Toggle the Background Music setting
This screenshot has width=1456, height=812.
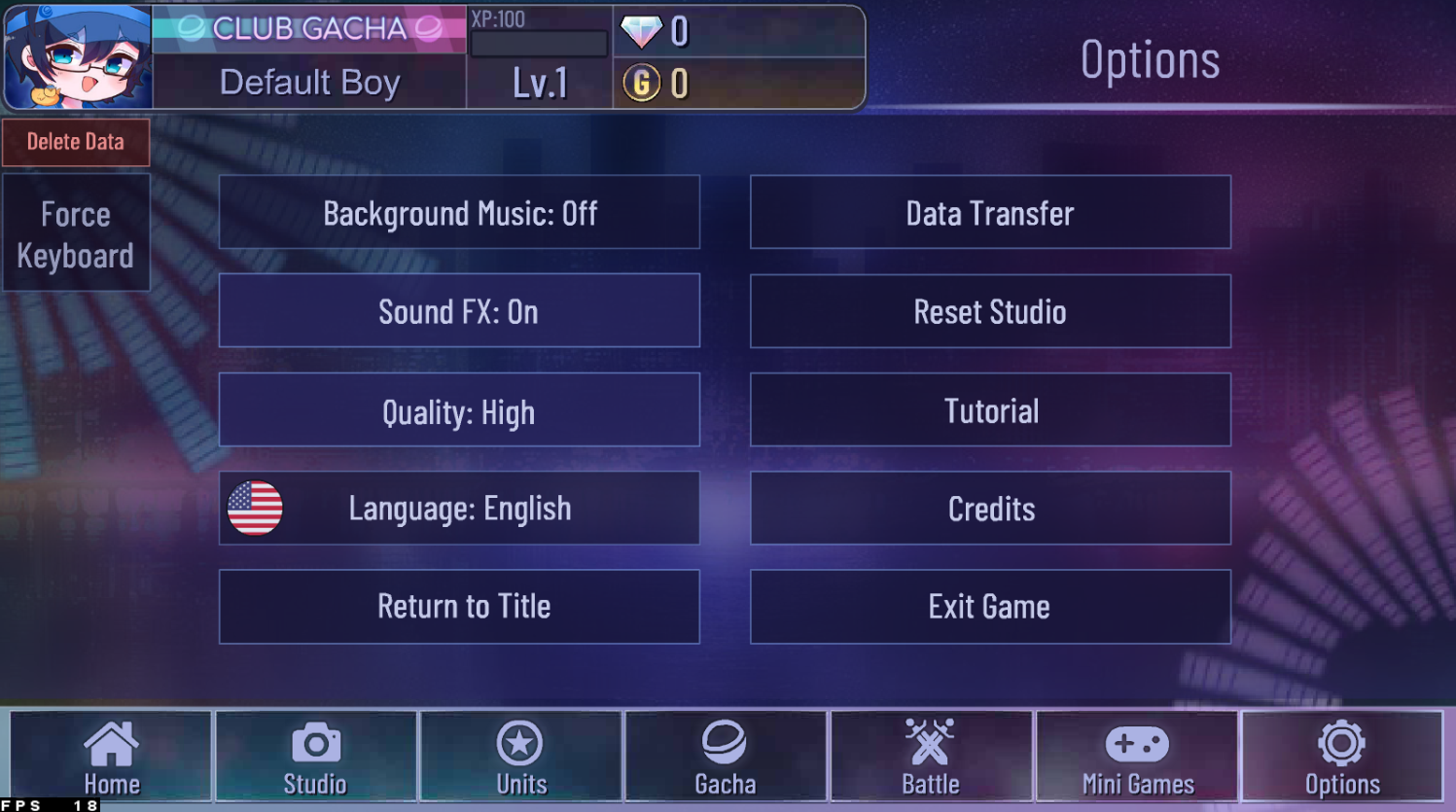(459, 212)
